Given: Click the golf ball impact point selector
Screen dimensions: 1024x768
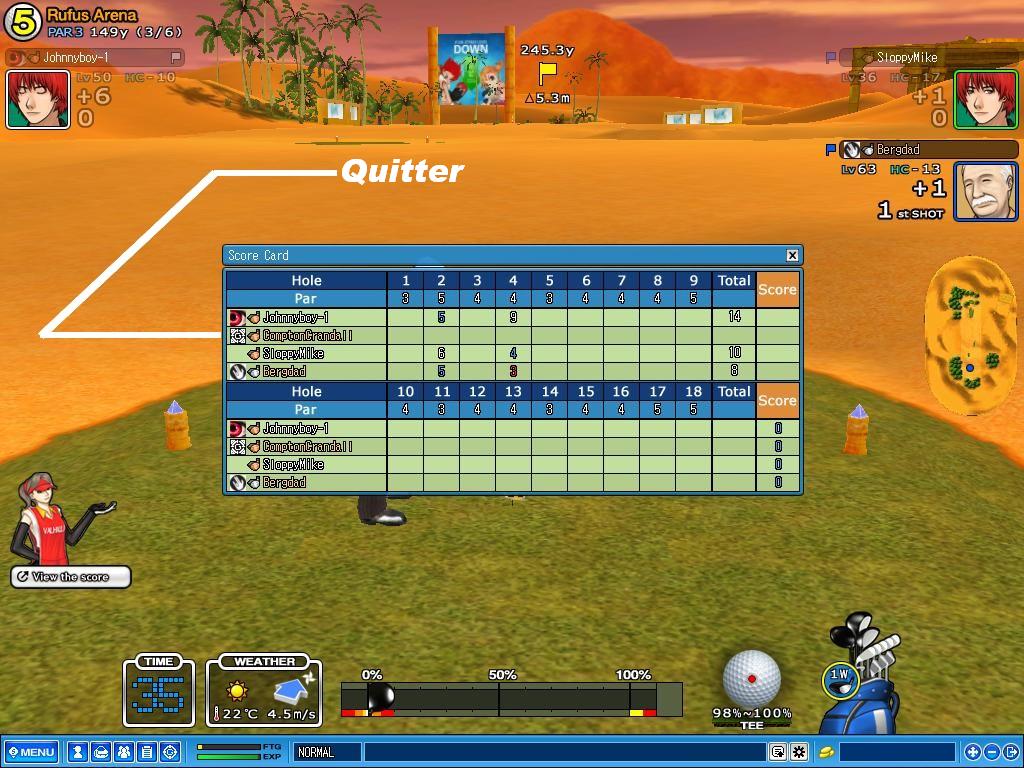Looking at the screenshot, I should click(x=751, y=678).
